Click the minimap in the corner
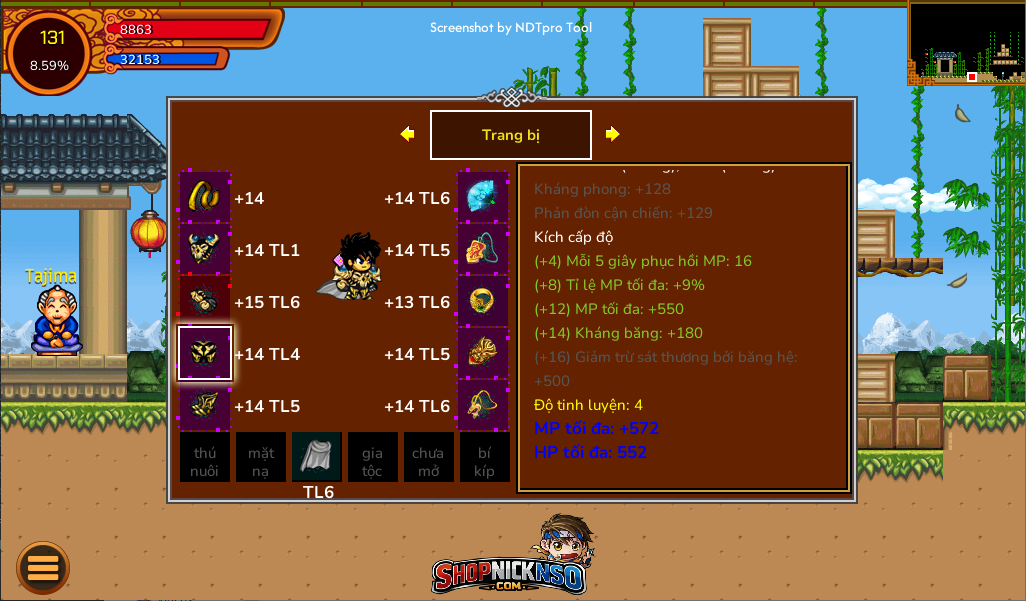 point(966,42)
